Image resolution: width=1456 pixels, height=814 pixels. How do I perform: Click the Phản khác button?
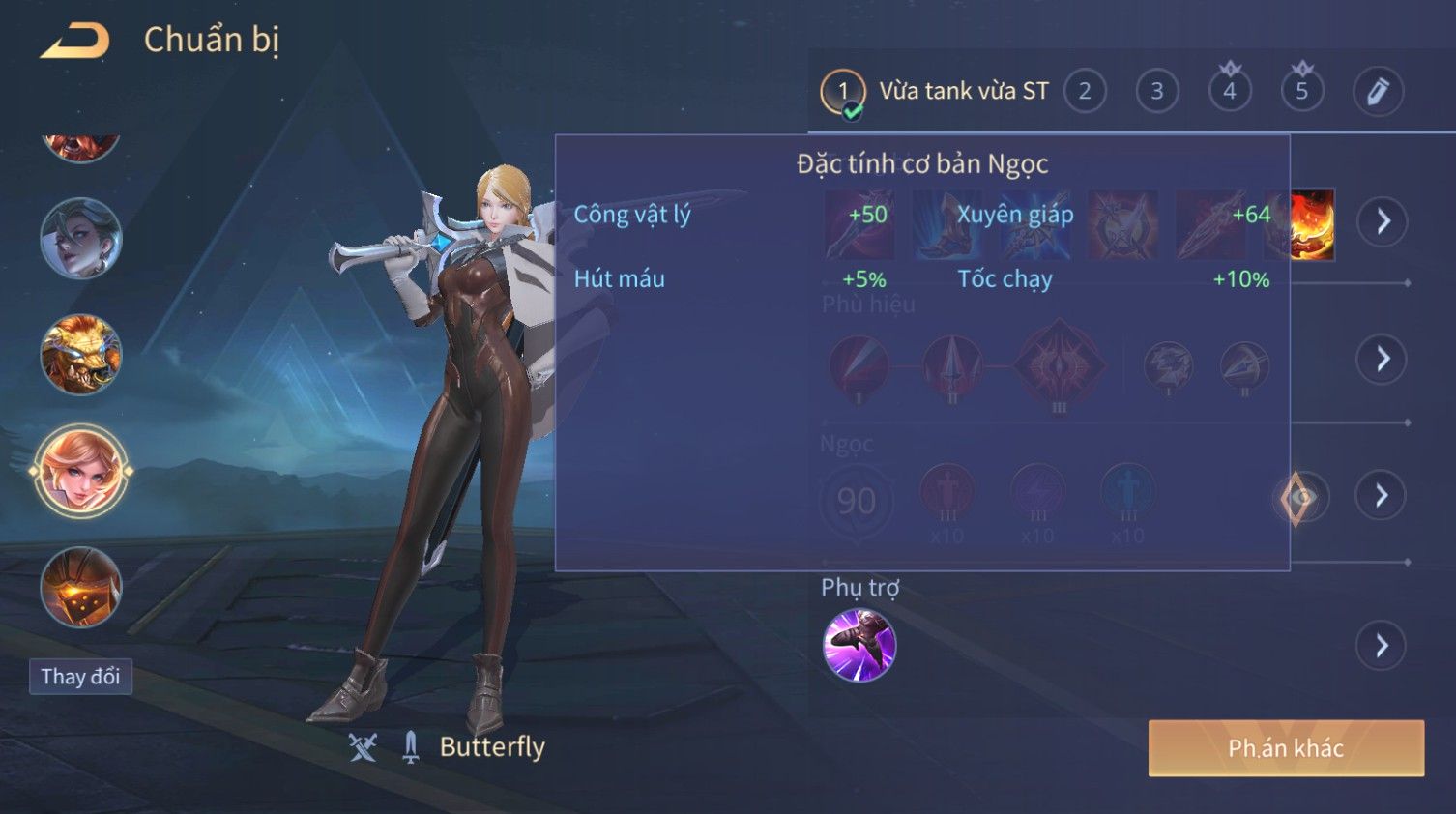pyautogui.click(x=1286, y=748)
